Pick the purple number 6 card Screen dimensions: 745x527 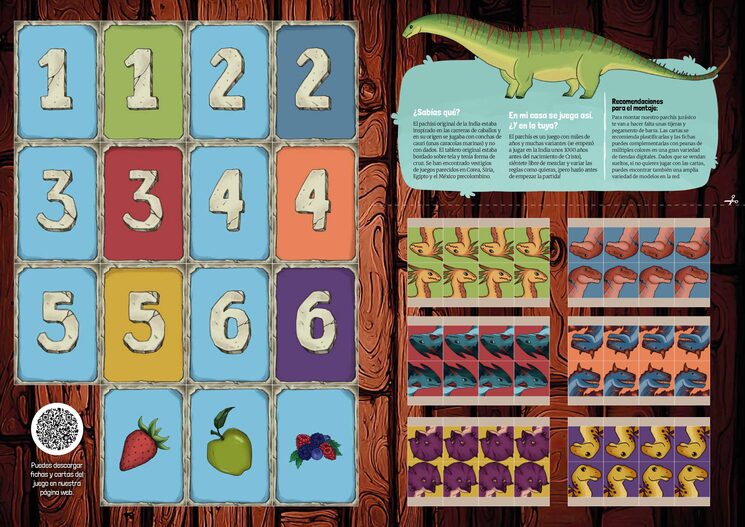coord(315,325)
